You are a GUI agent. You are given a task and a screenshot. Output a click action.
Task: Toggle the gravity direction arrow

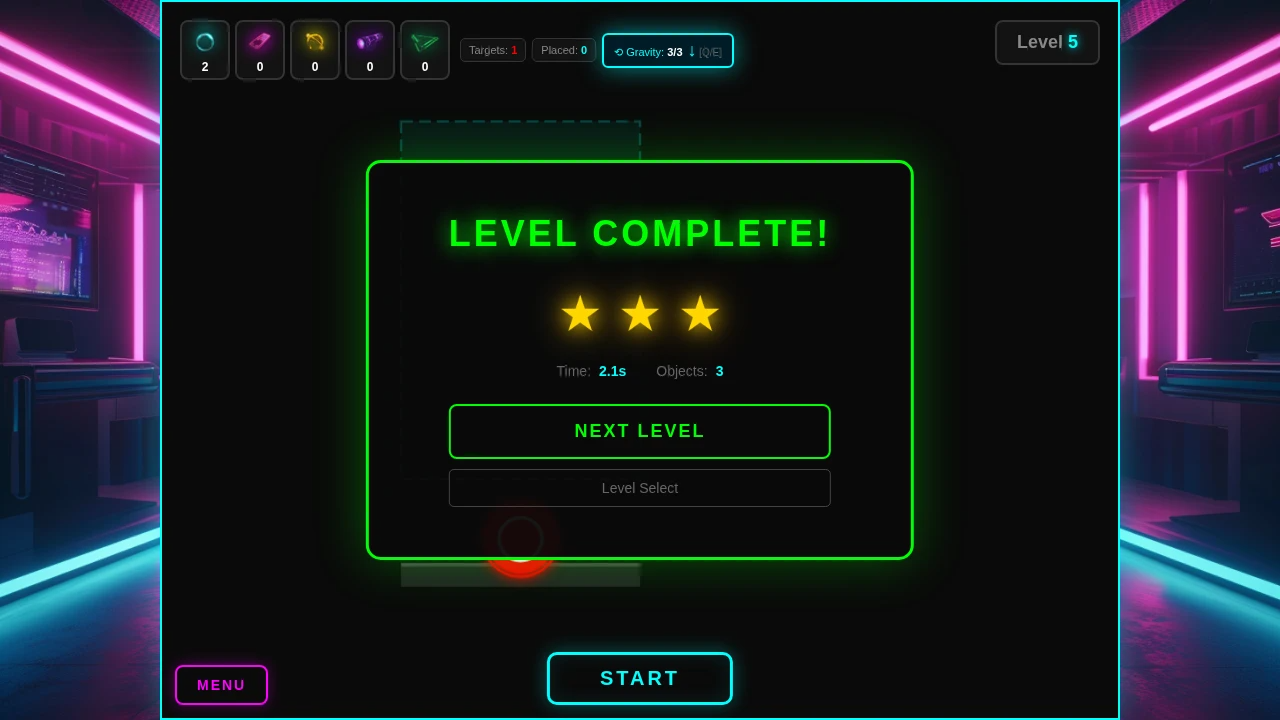coord(690,51)
